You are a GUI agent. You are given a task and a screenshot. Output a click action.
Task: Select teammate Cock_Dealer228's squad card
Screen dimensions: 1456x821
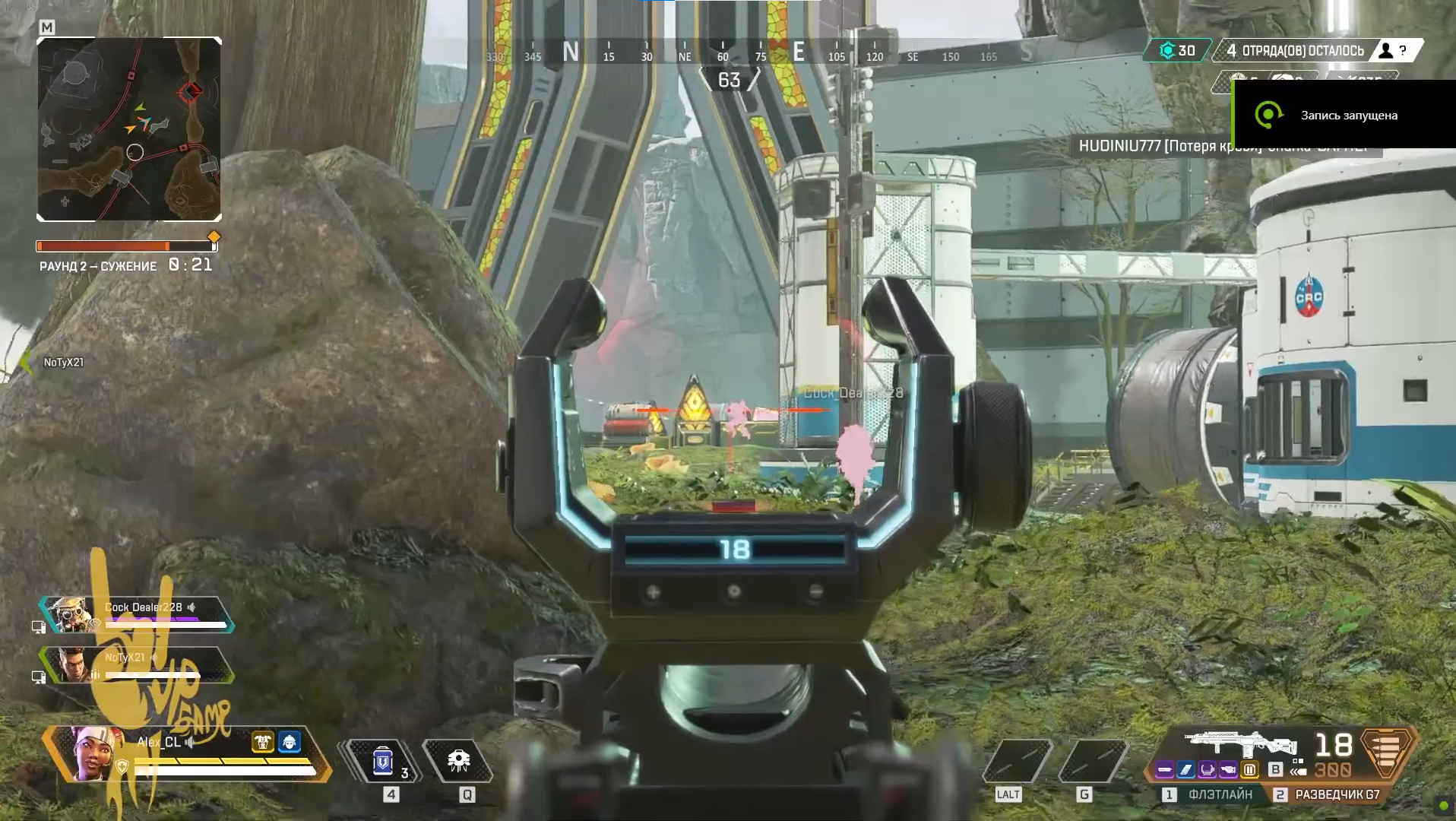point(137,615)
